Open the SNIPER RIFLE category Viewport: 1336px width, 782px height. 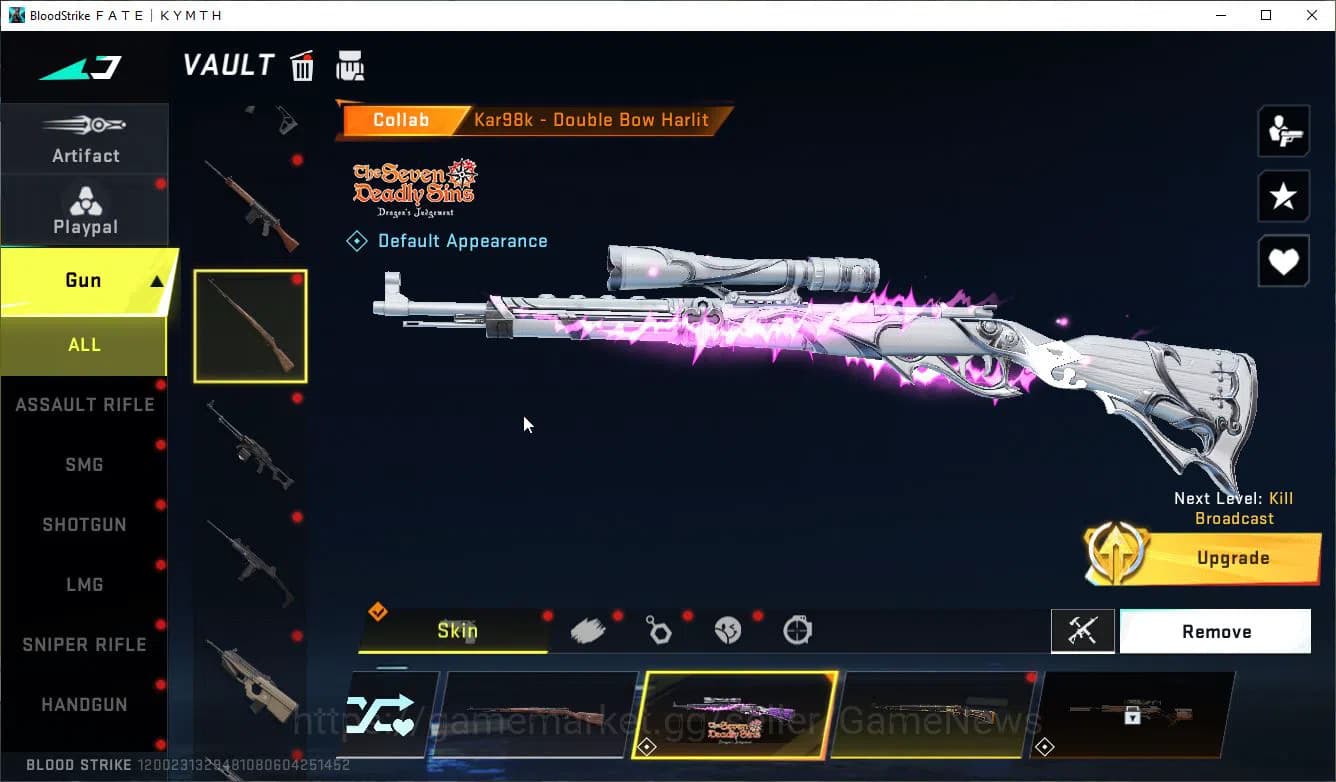click(x=85, y=644)
